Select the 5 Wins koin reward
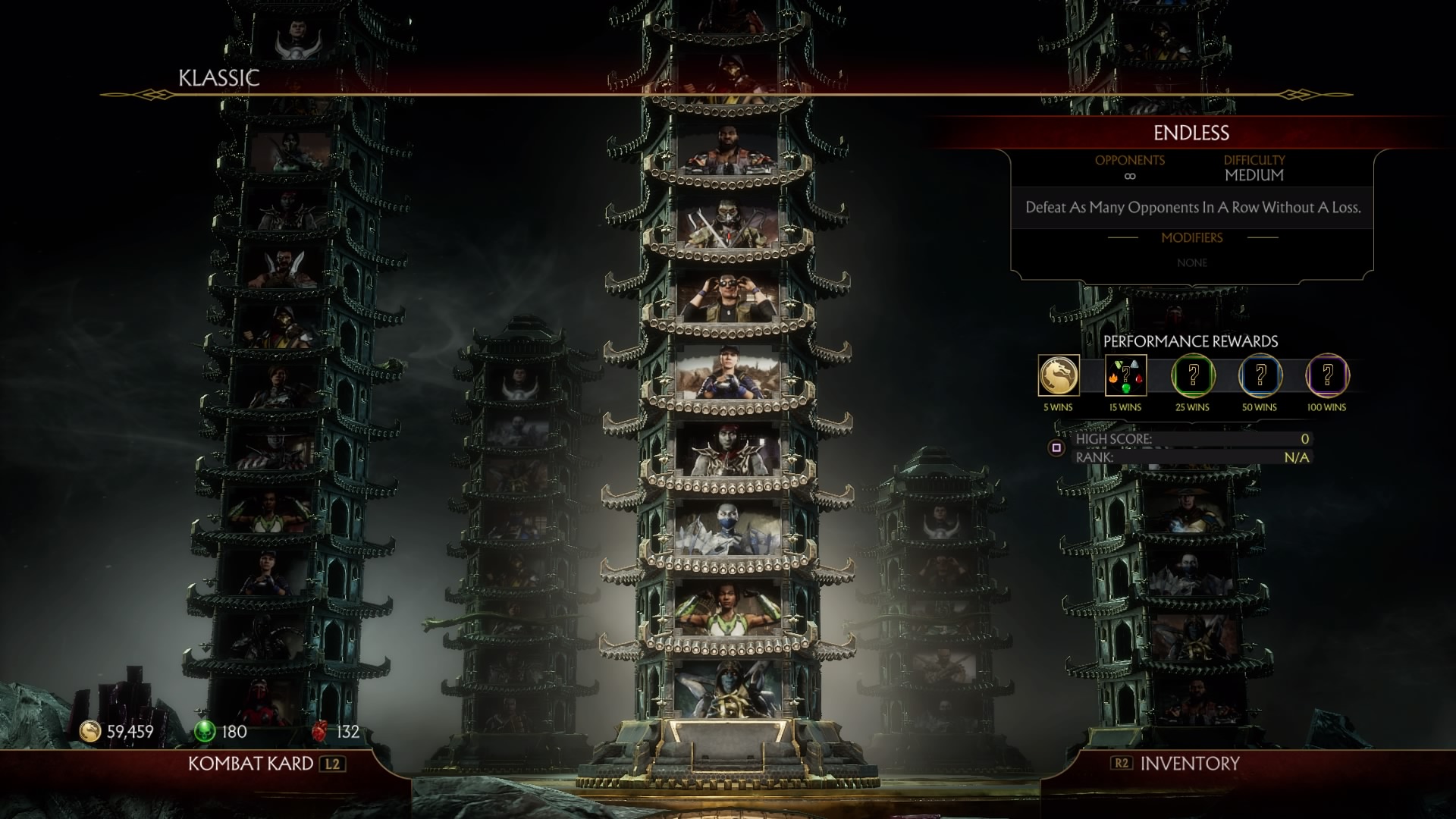1456x819 pixels. click(x=1058, y=376)
